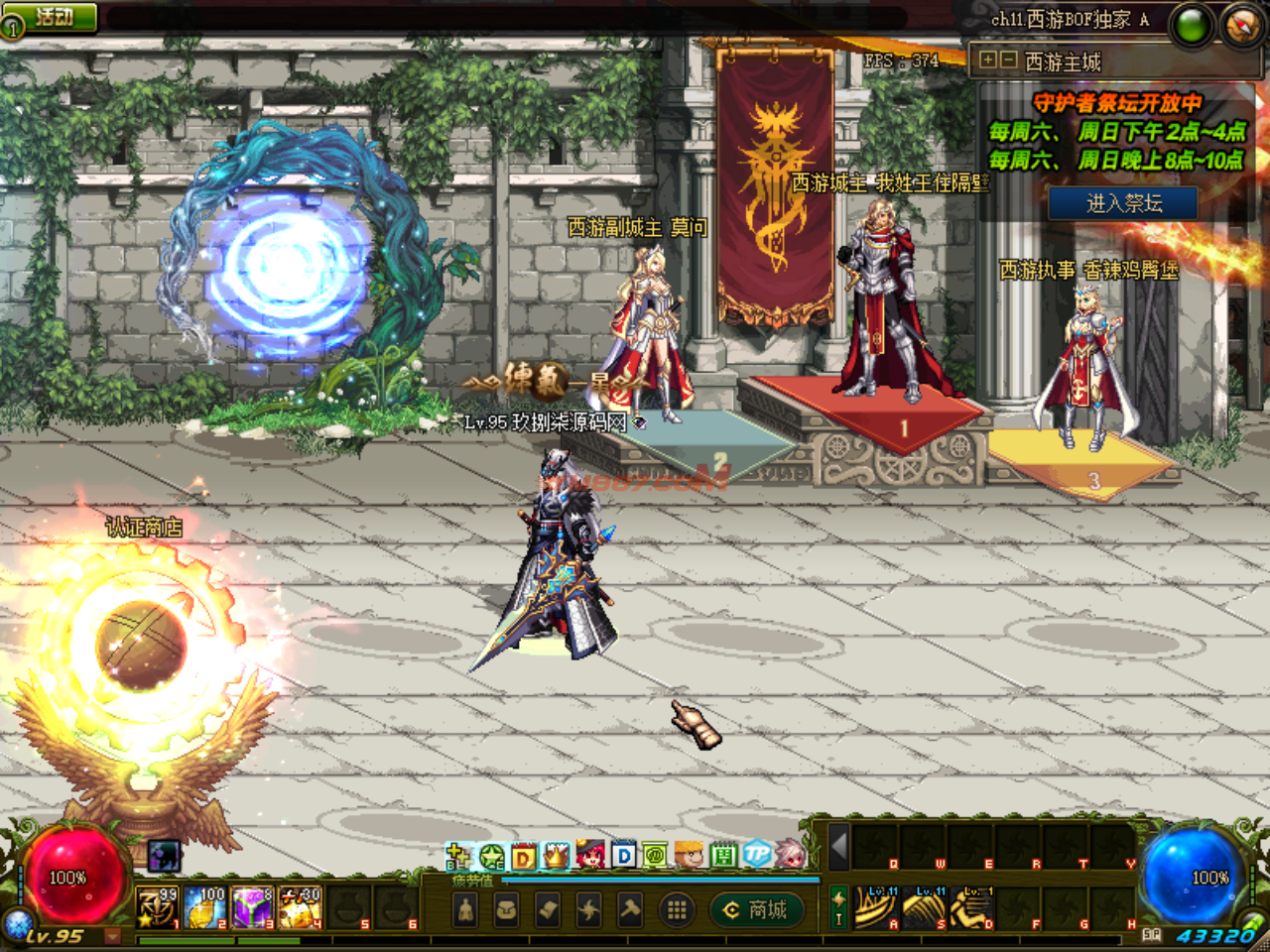Screen dimensions: 1270x952
Task: Collapse the minimap with the minus button
Action: pos(1007,60)
